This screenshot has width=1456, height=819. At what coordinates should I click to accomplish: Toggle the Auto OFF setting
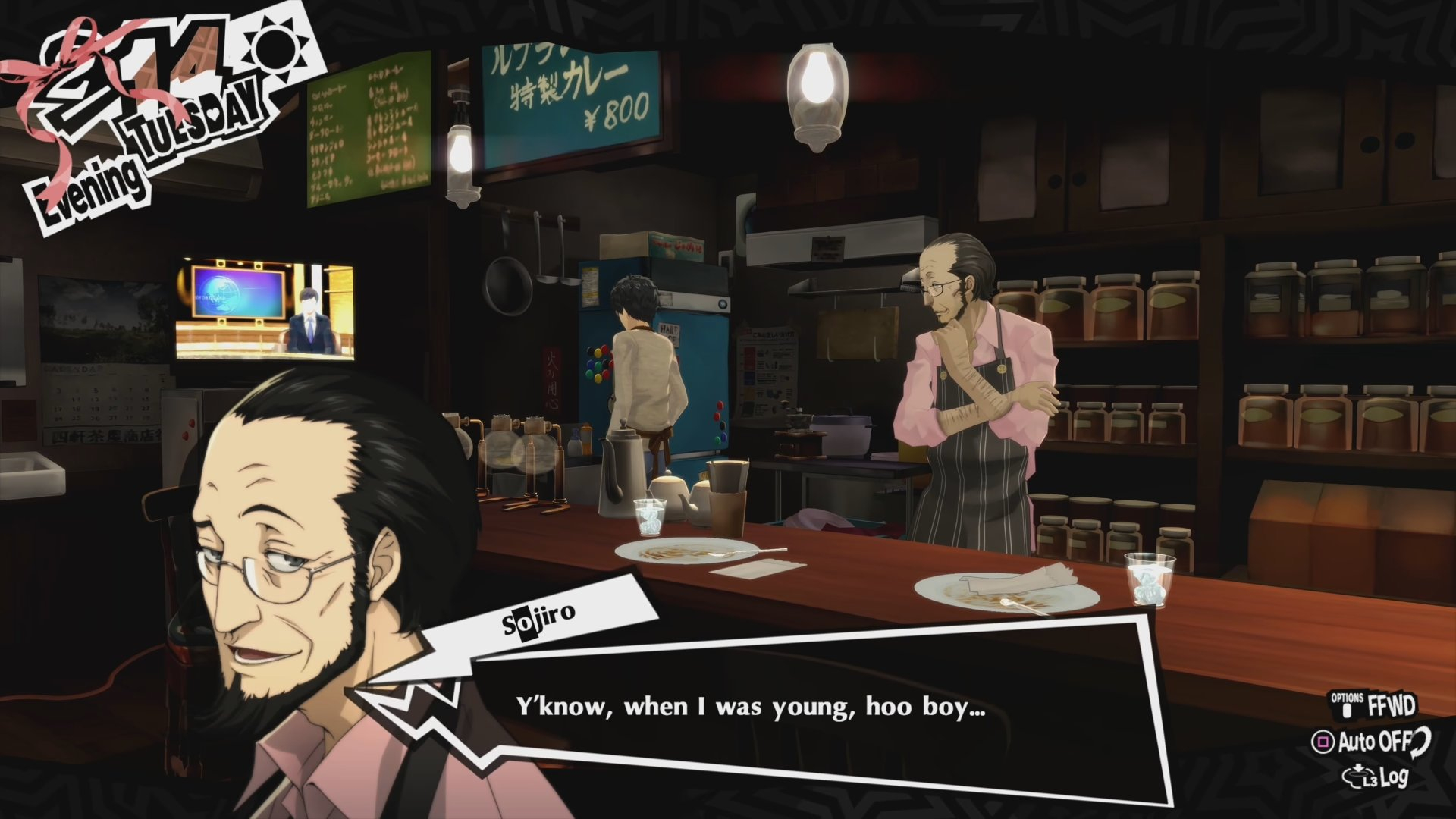click(x=1373, y=742)
